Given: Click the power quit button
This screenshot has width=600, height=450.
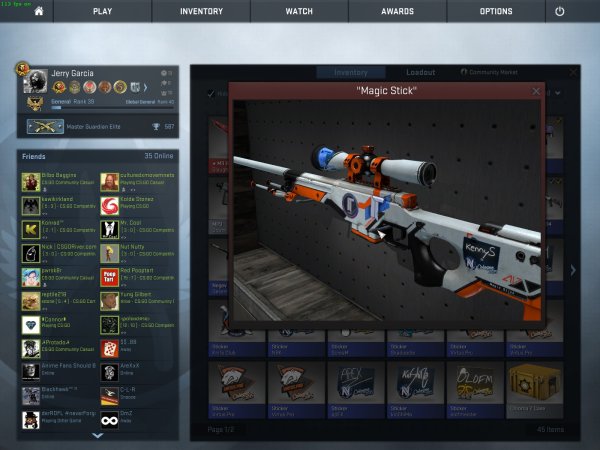Looking at the screenshot, I should tap(559, 11).
